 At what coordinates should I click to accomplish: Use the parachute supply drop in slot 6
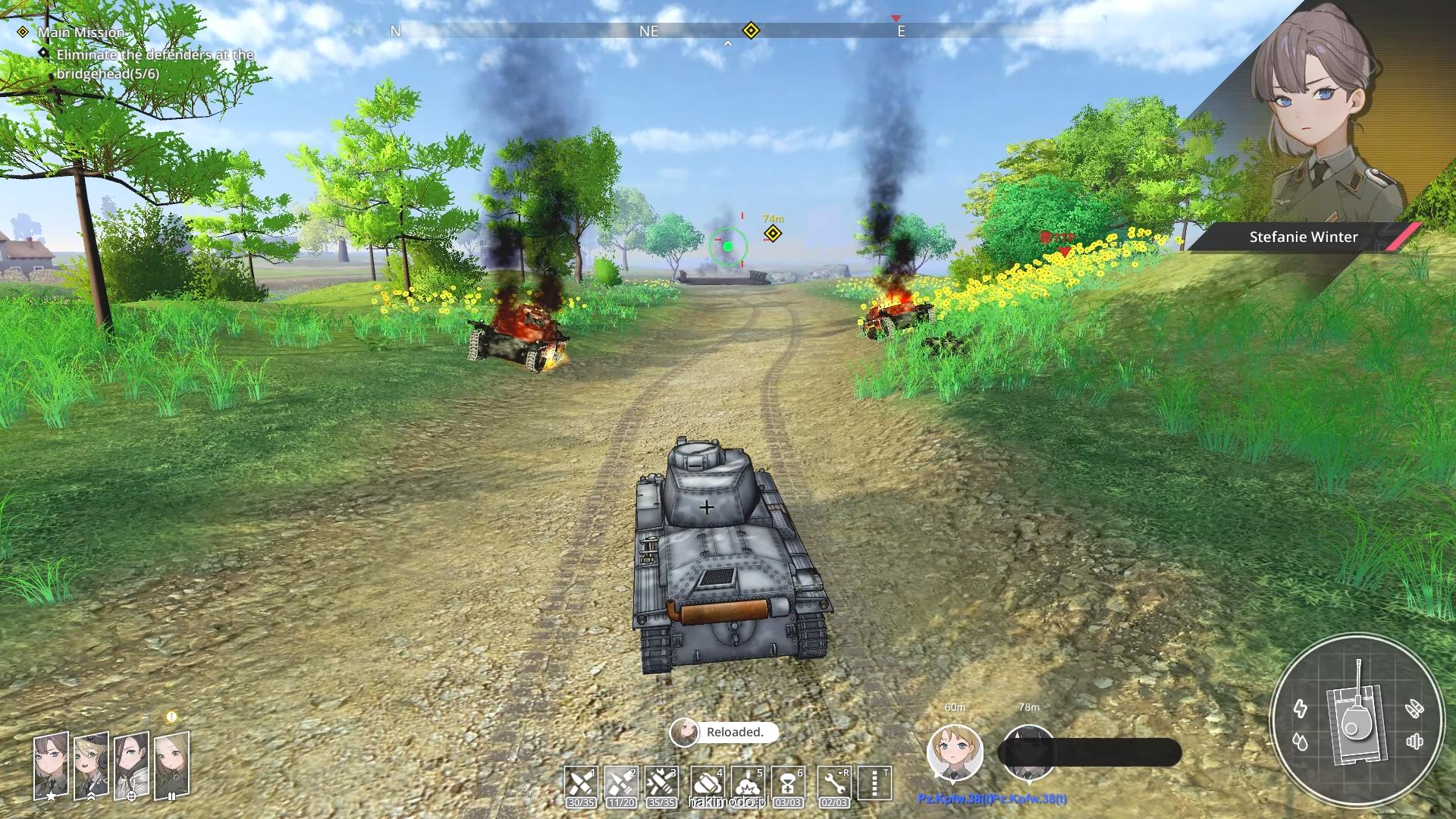pos(787,783)
